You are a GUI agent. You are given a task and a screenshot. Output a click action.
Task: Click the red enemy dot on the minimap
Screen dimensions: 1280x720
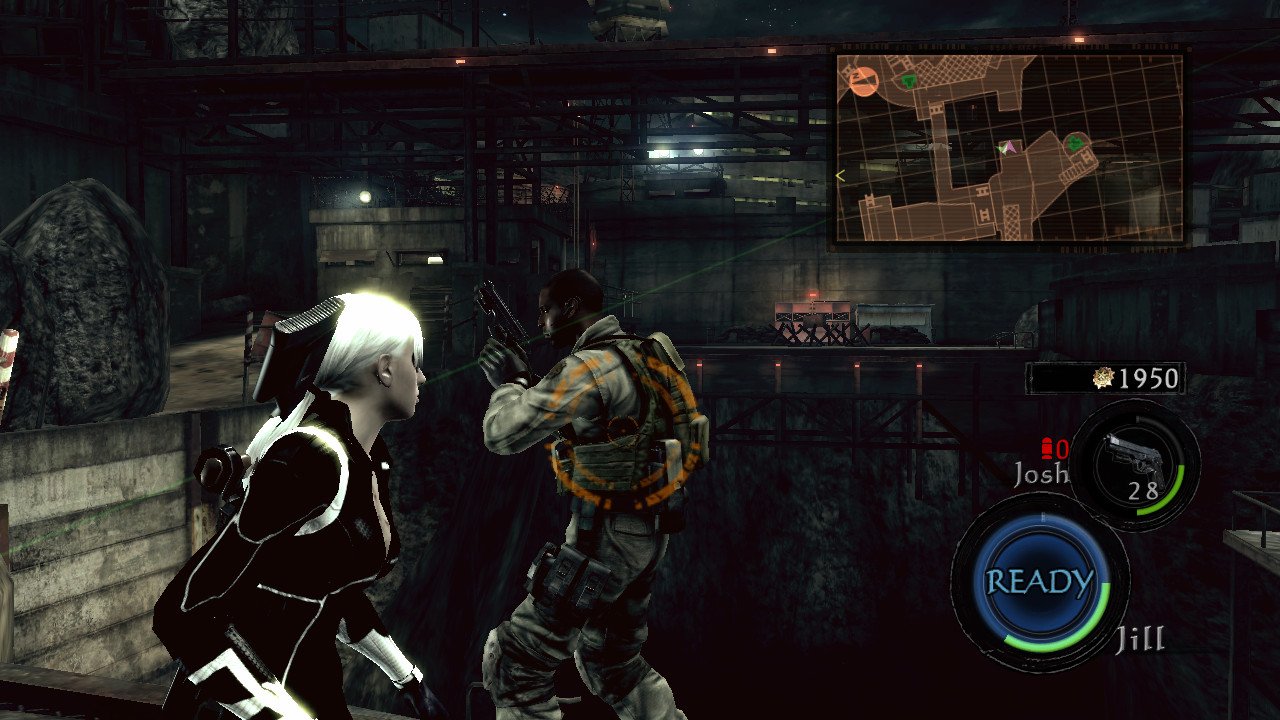(973, 108)
